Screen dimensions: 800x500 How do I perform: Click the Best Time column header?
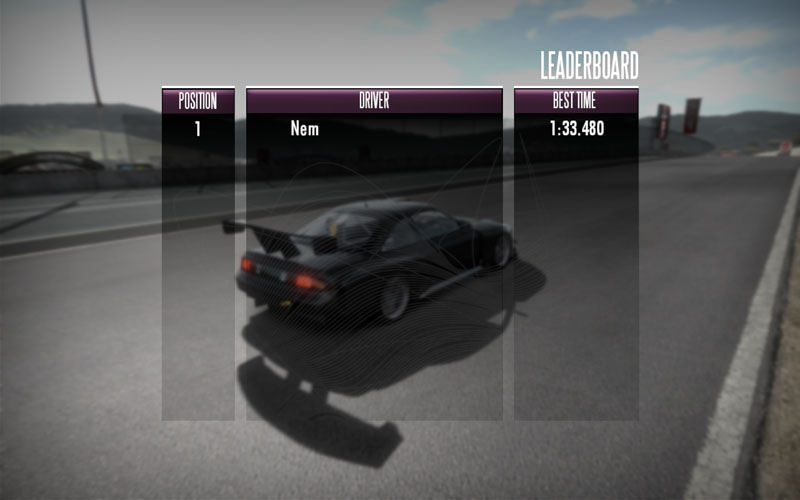tap(576, 101)
